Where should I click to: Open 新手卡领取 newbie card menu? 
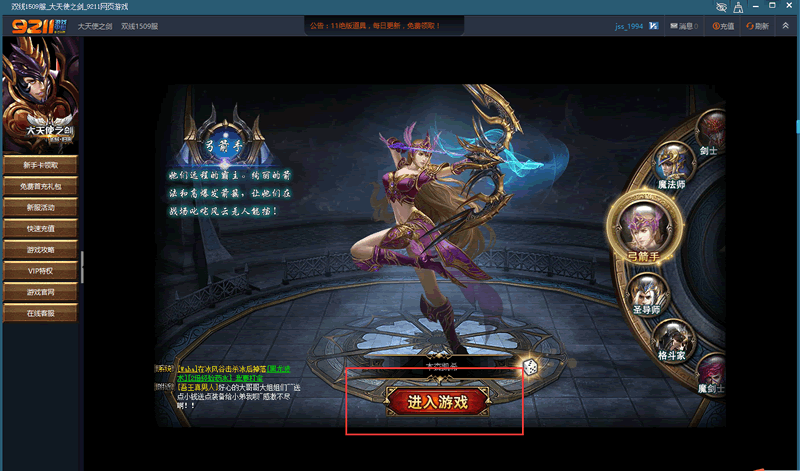(x=41, y=165)
